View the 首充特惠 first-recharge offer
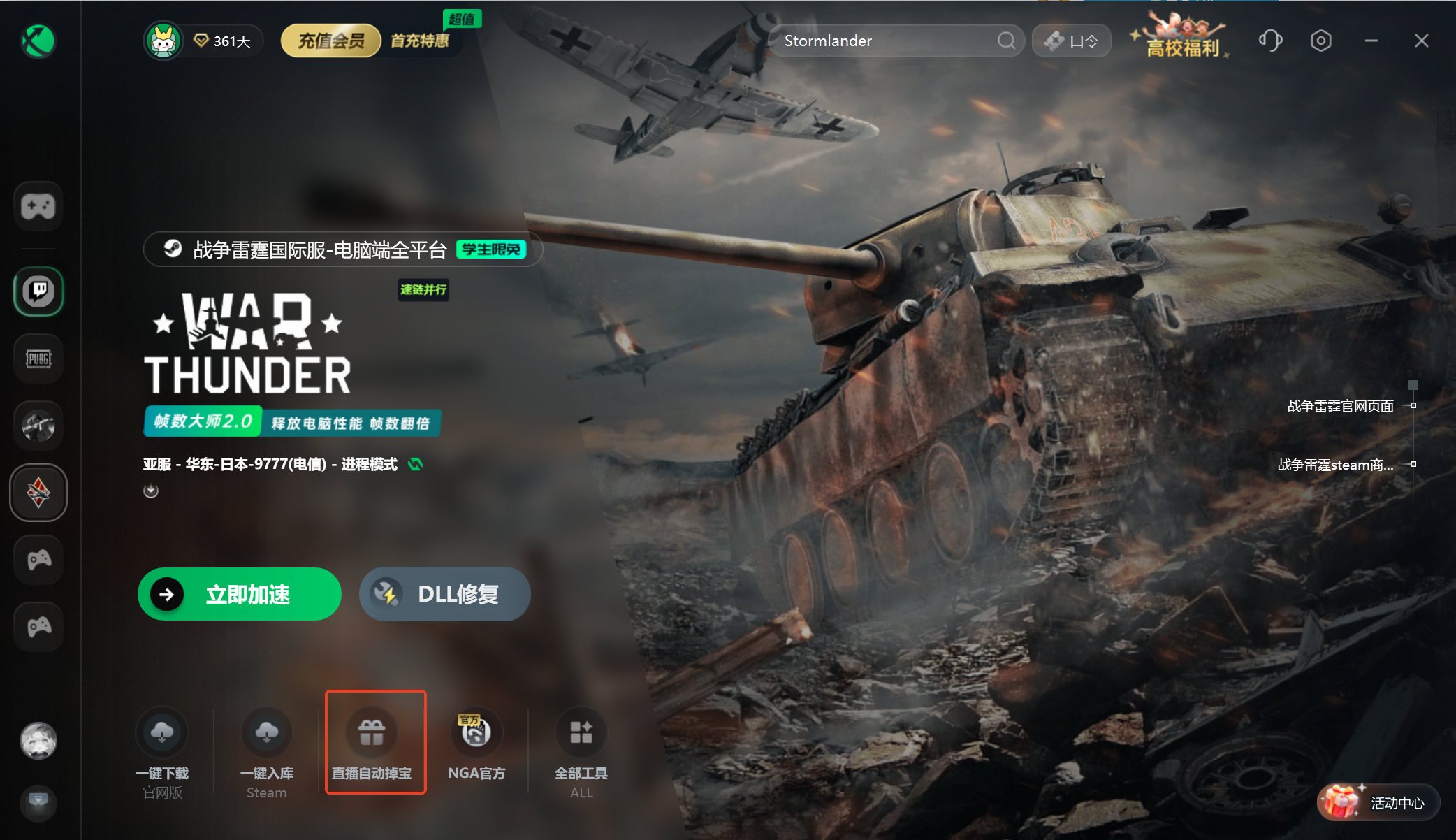Viewport: 1456px width, 840px height. coord(419,41)
